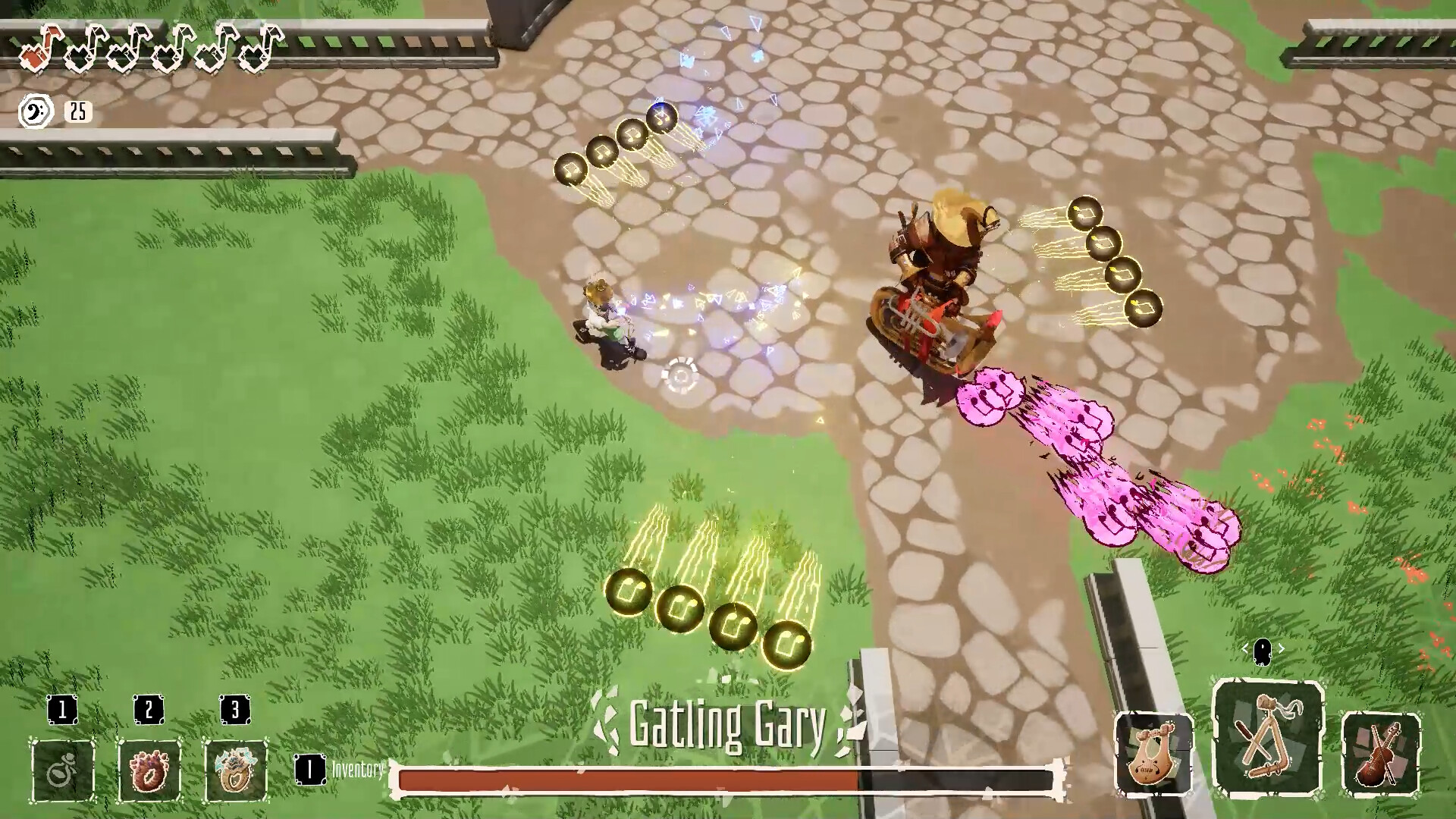
Task: Click the left chevron to cycle instruments
Action: click(x=1247, y=648)
